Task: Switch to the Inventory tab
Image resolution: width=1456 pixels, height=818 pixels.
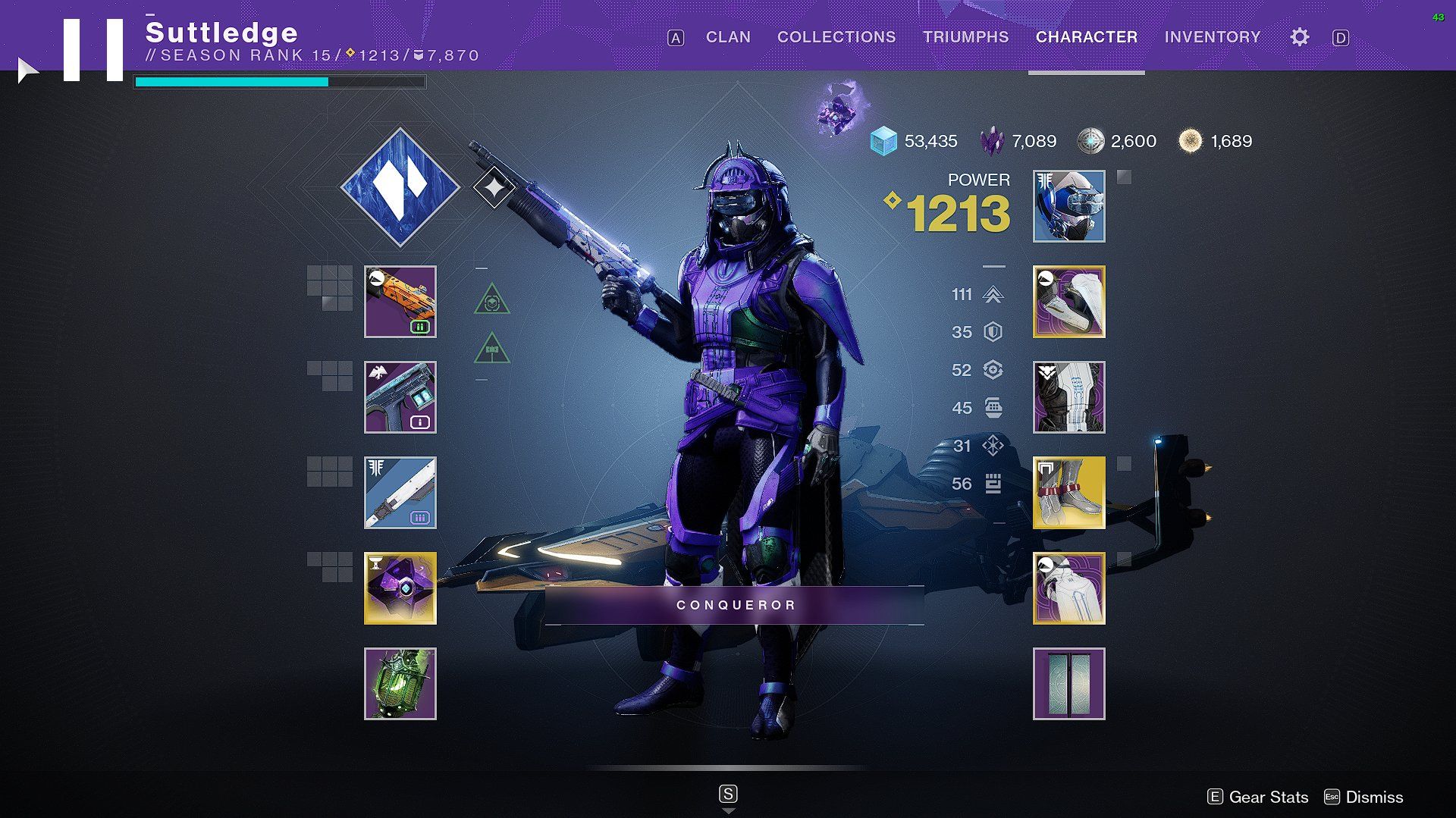Action: click(1212, 37)
